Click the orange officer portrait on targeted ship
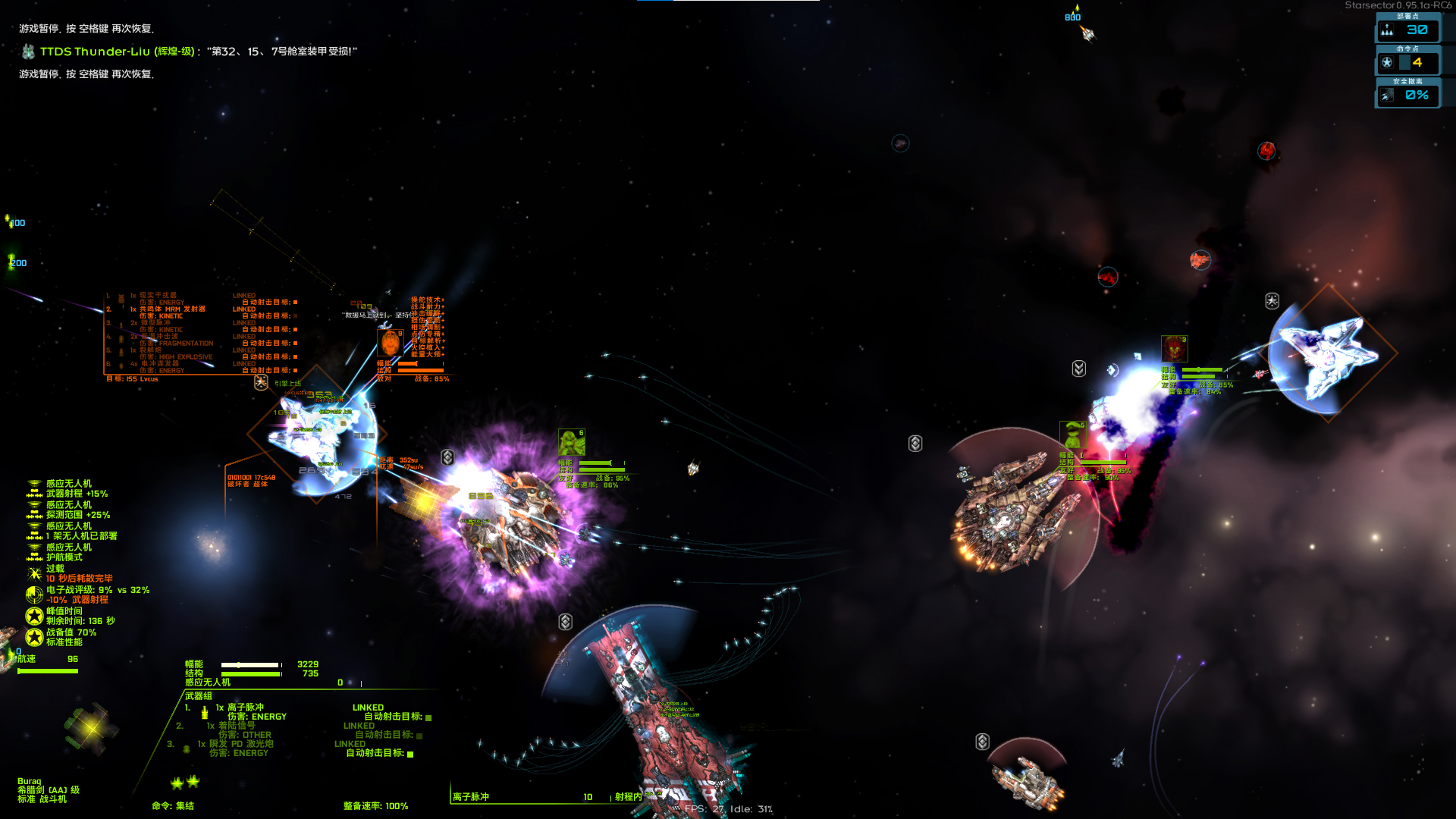Image resolution: width=1456 pixels, height=819 pixels. (x=391, y=342)
